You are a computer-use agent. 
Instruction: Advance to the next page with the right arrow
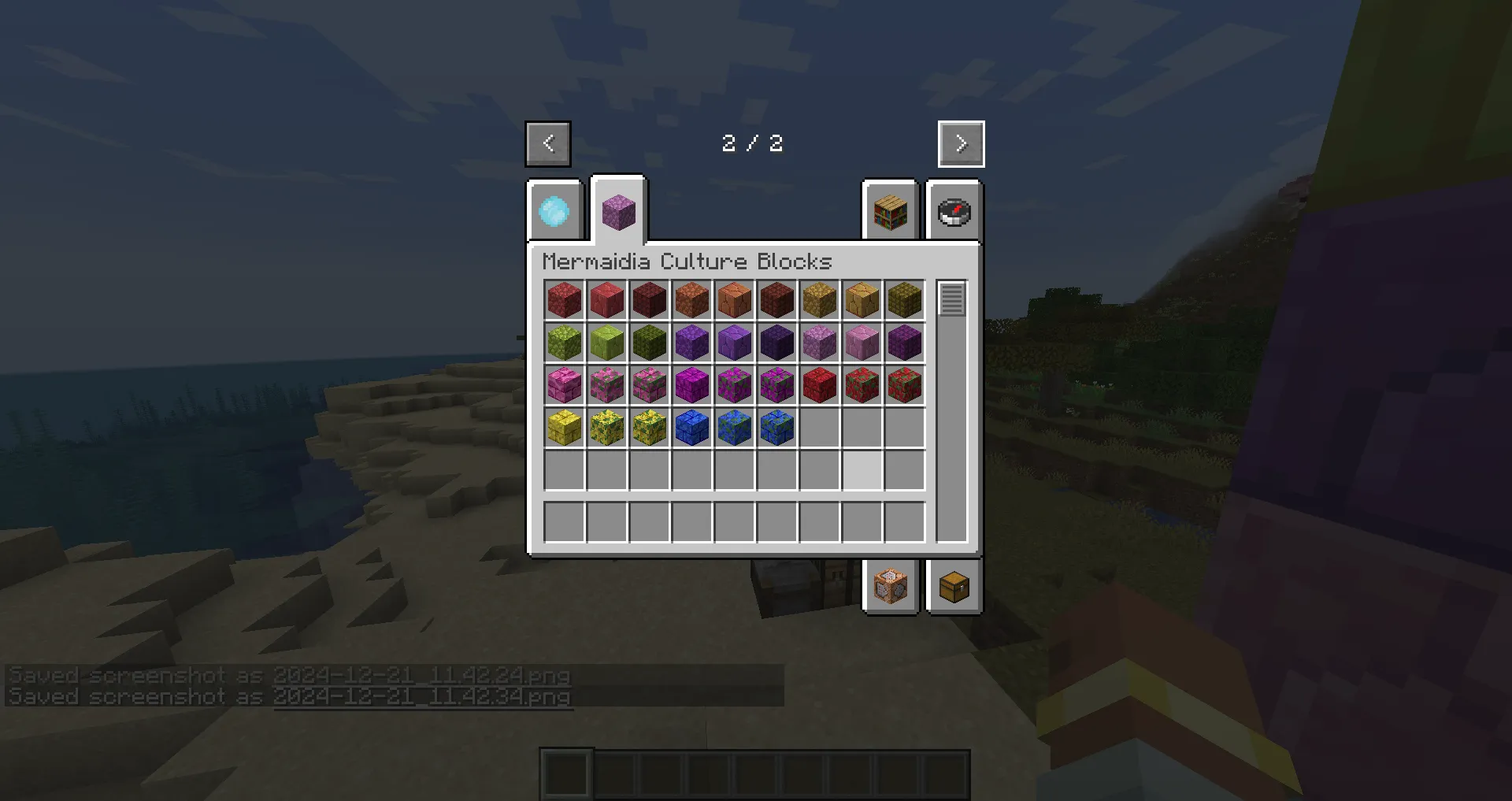point(960,143)
